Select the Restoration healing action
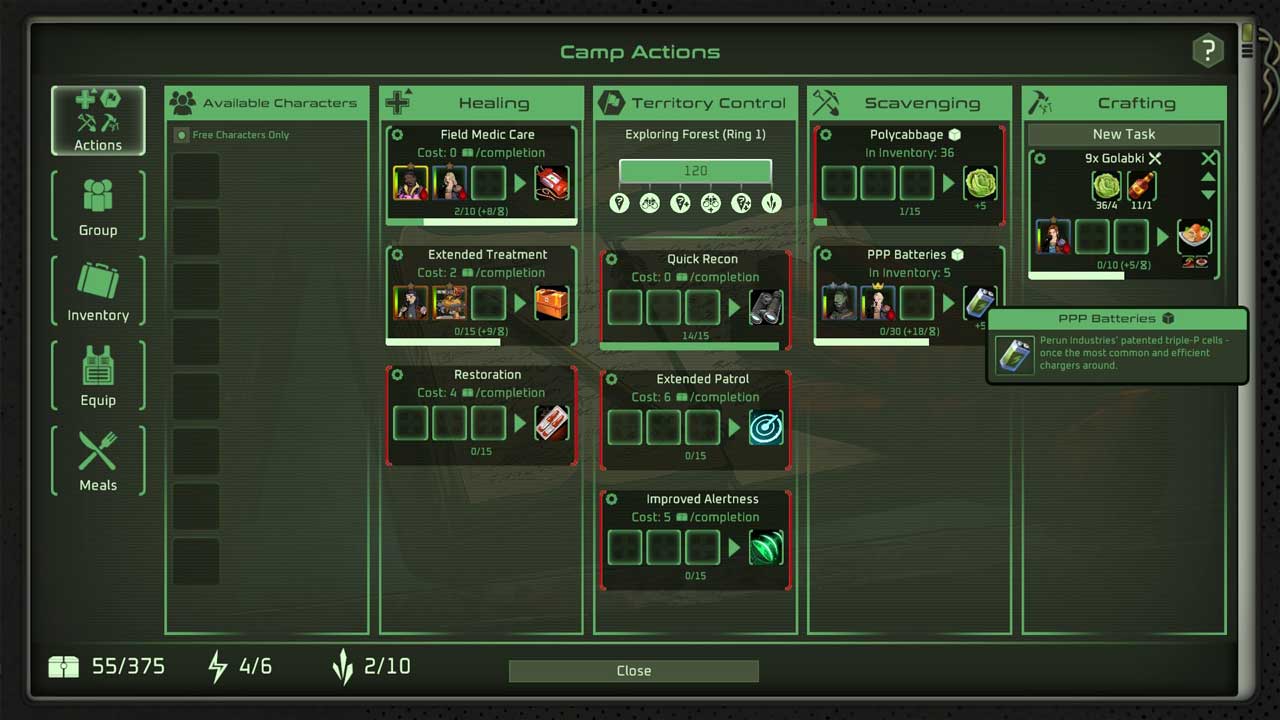The image size is (1280, 720). pos(487,374)
